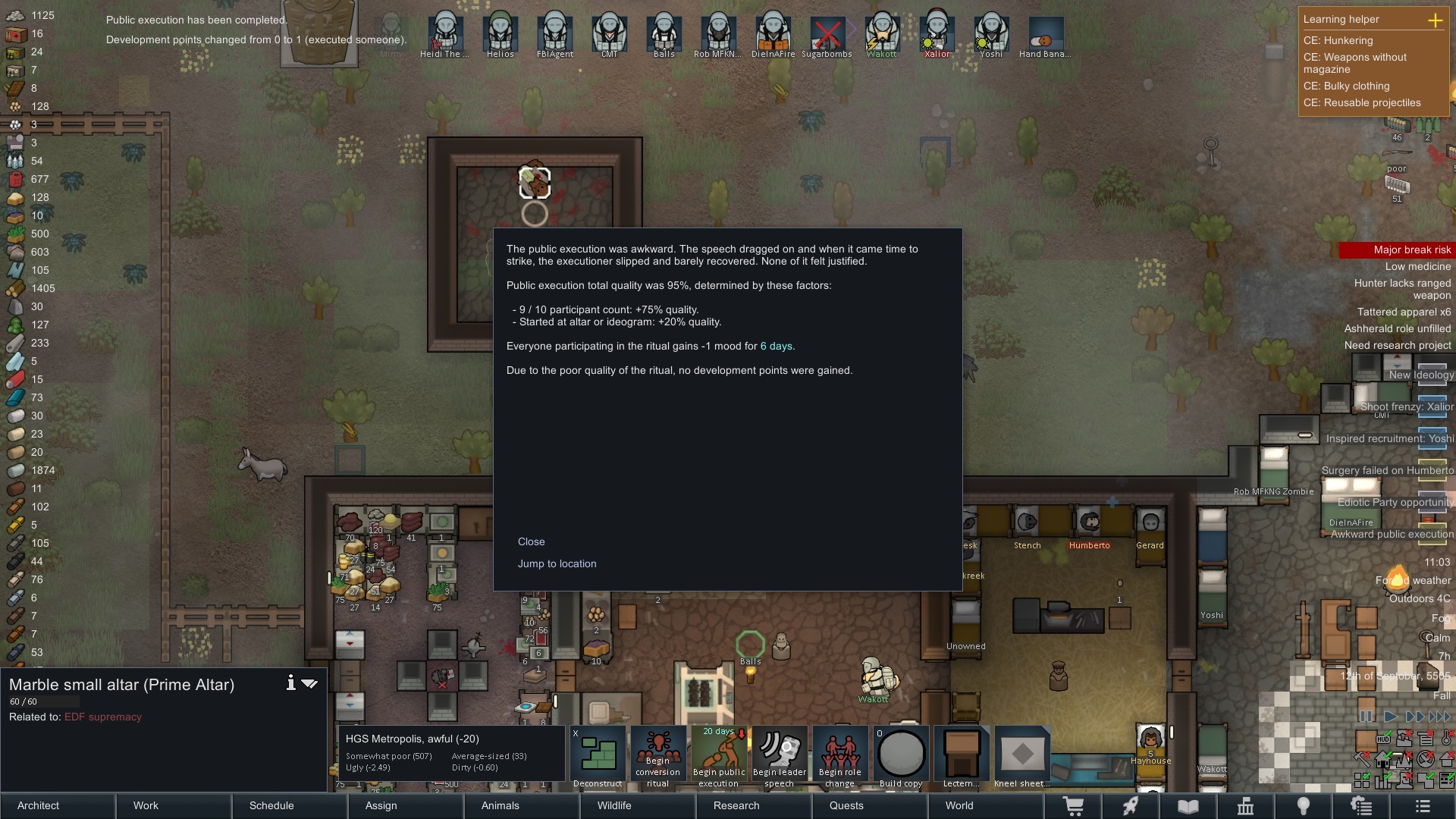Switch to the Schedule tab

tap(271, 805)
